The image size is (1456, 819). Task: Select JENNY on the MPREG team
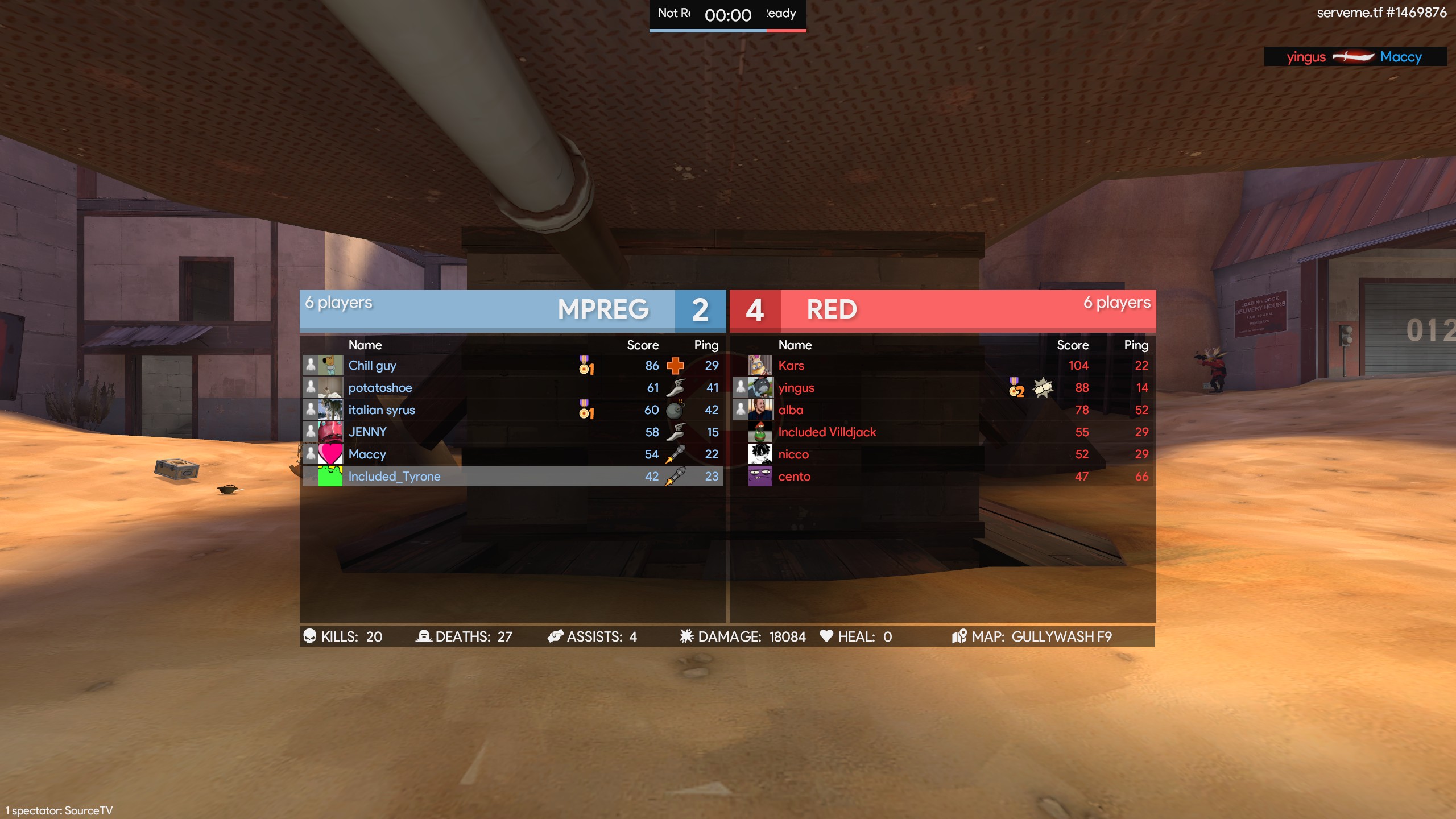pos(367,432)
